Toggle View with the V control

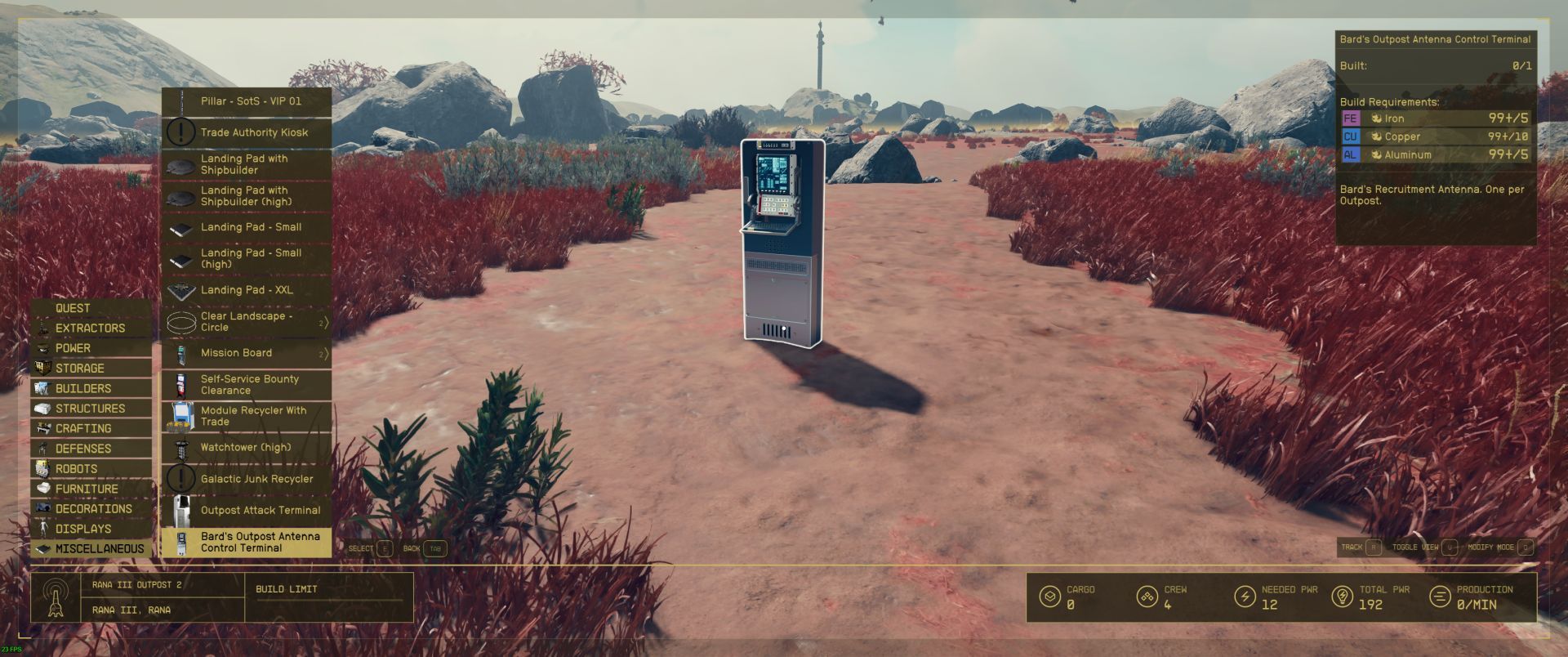tap(1450, 548)
